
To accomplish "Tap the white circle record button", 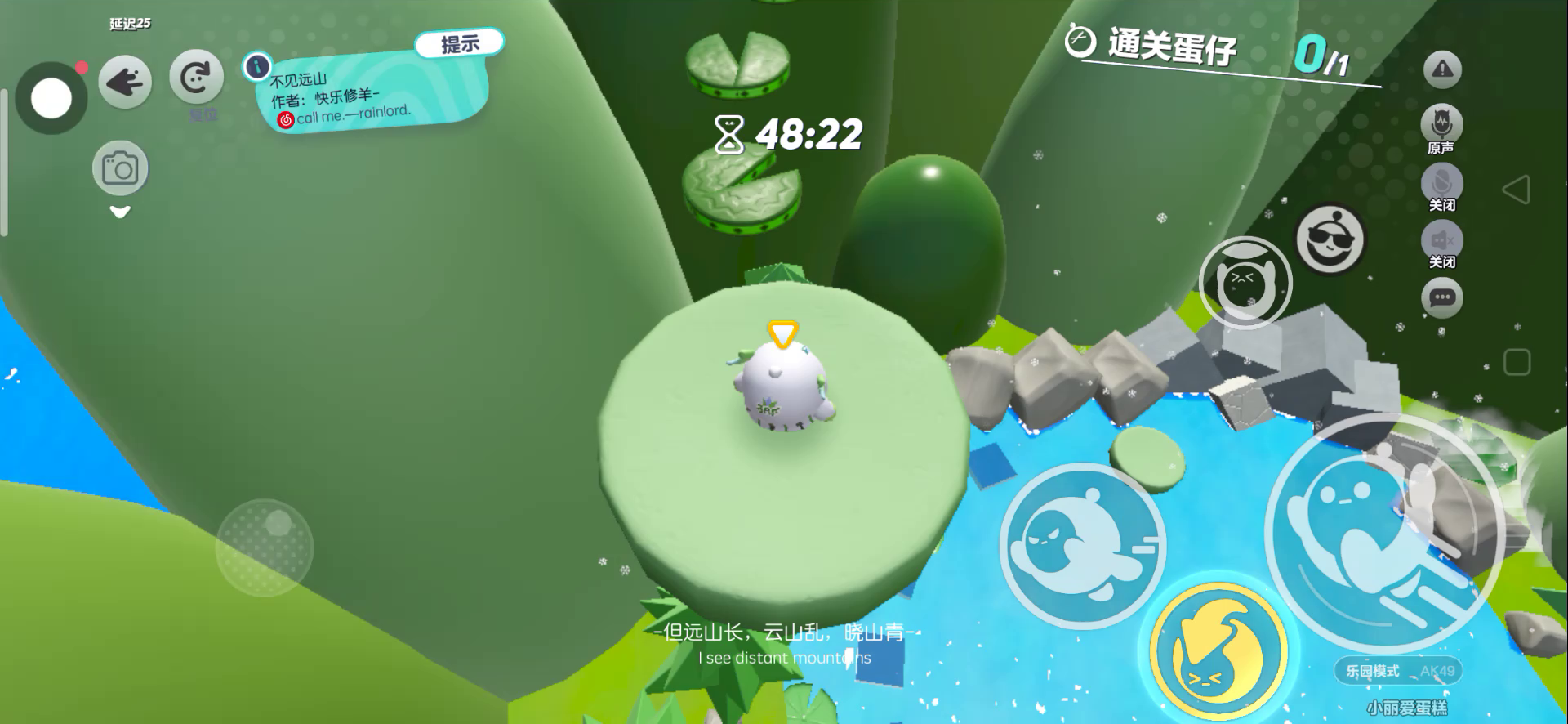I will (51, 99).
